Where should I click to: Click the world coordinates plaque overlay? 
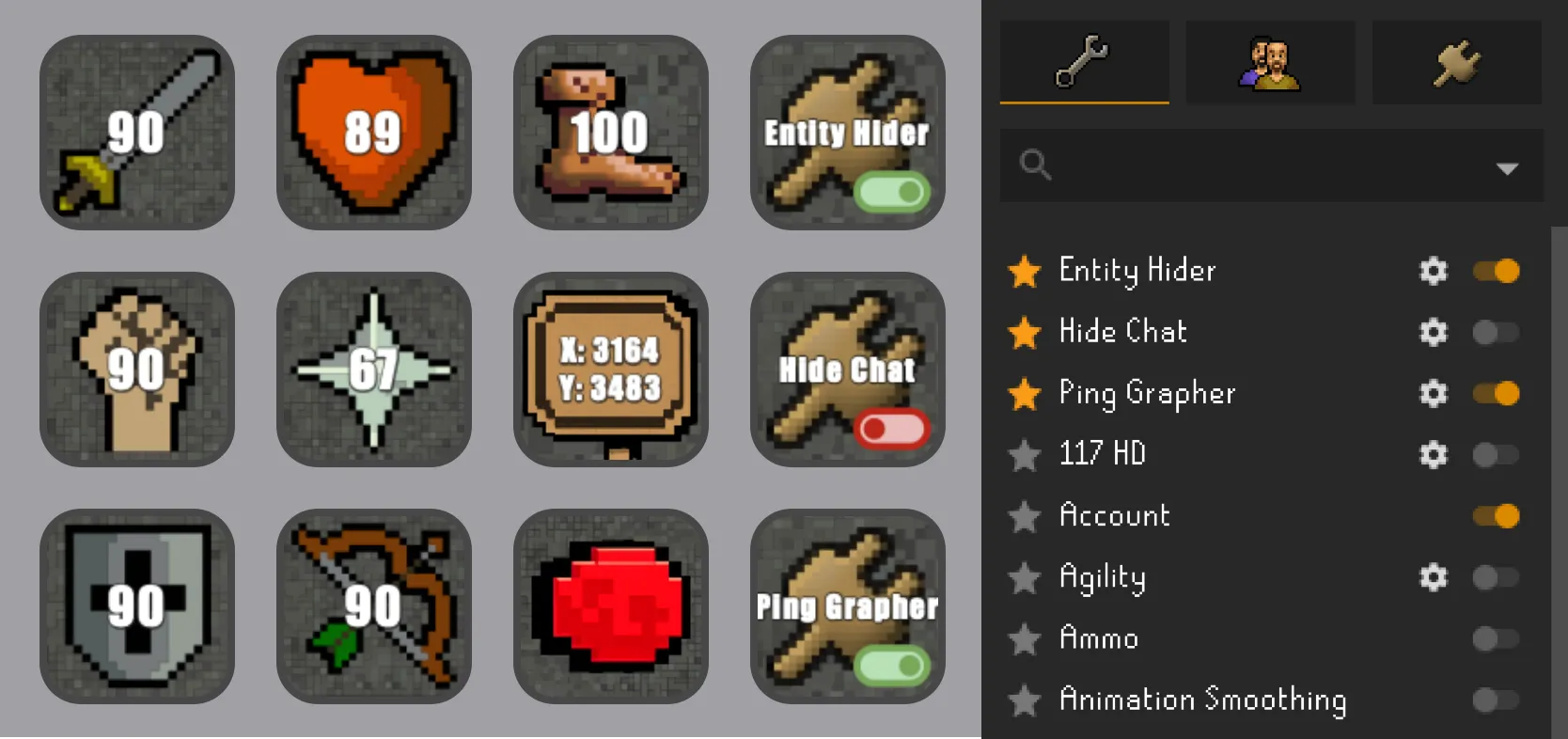click(610, 369)
